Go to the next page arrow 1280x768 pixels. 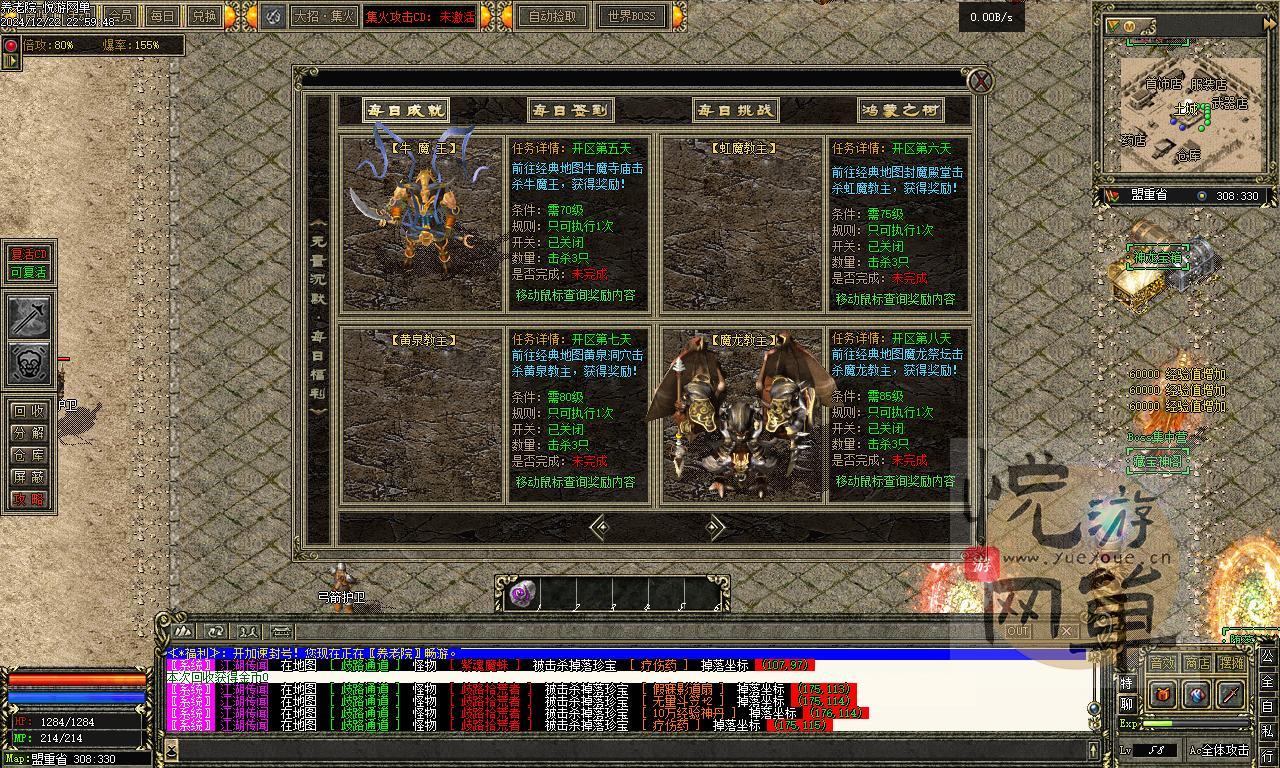(x=714, y=527)
